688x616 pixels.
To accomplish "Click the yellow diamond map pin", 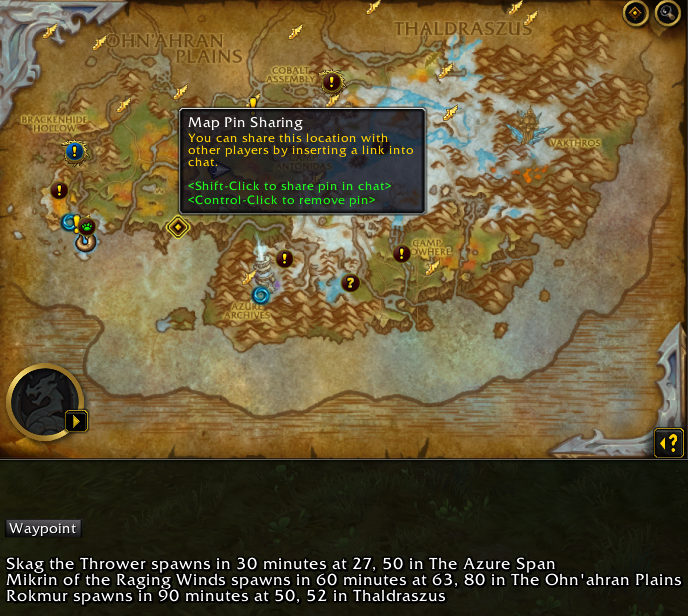I will (x=178, y=227).
